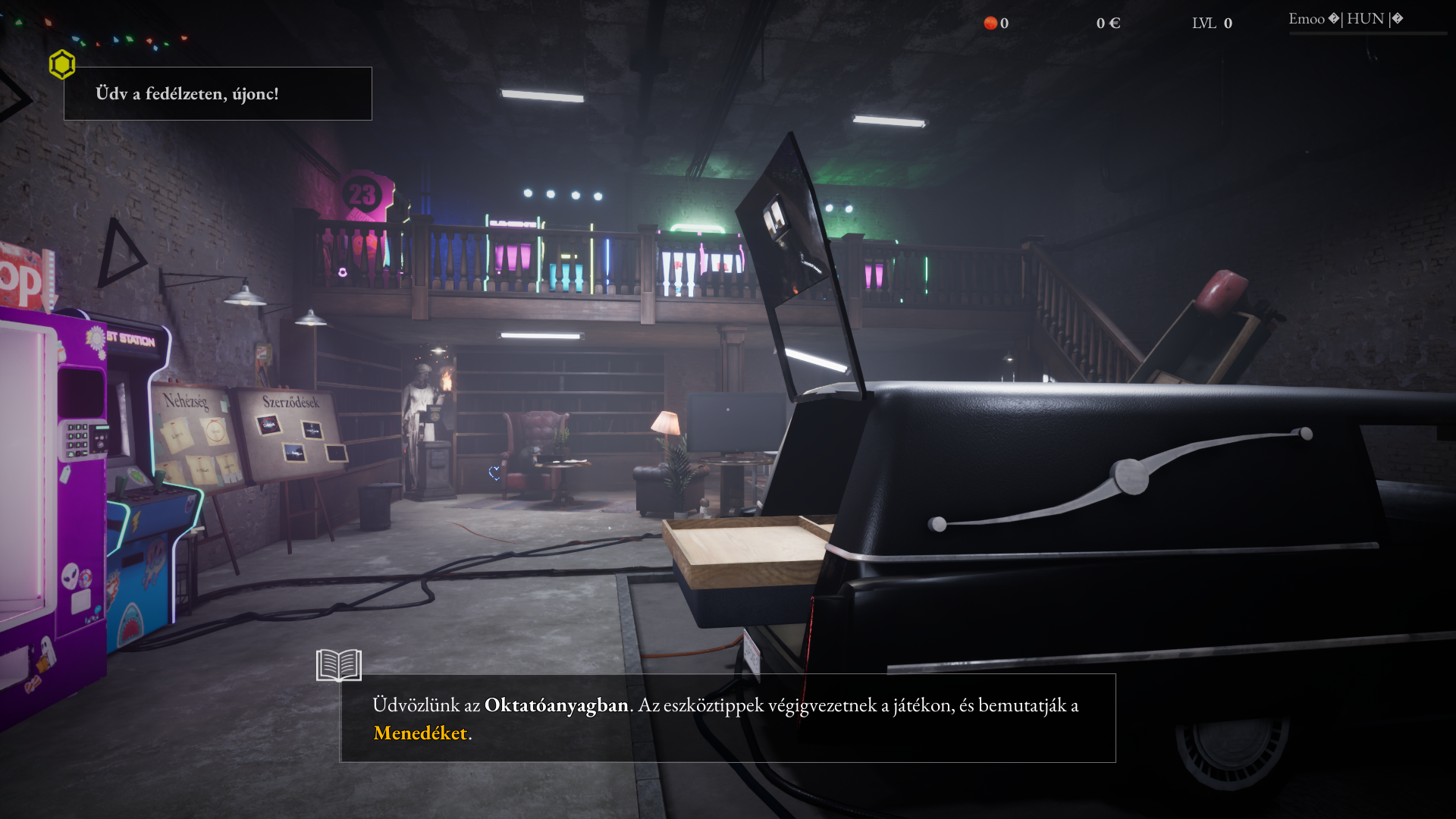The width and height of the screenshot is (1456, 819).
Task: Click the Oktatóanyag tutorial tooltip panel
Action: coord(727,717)
